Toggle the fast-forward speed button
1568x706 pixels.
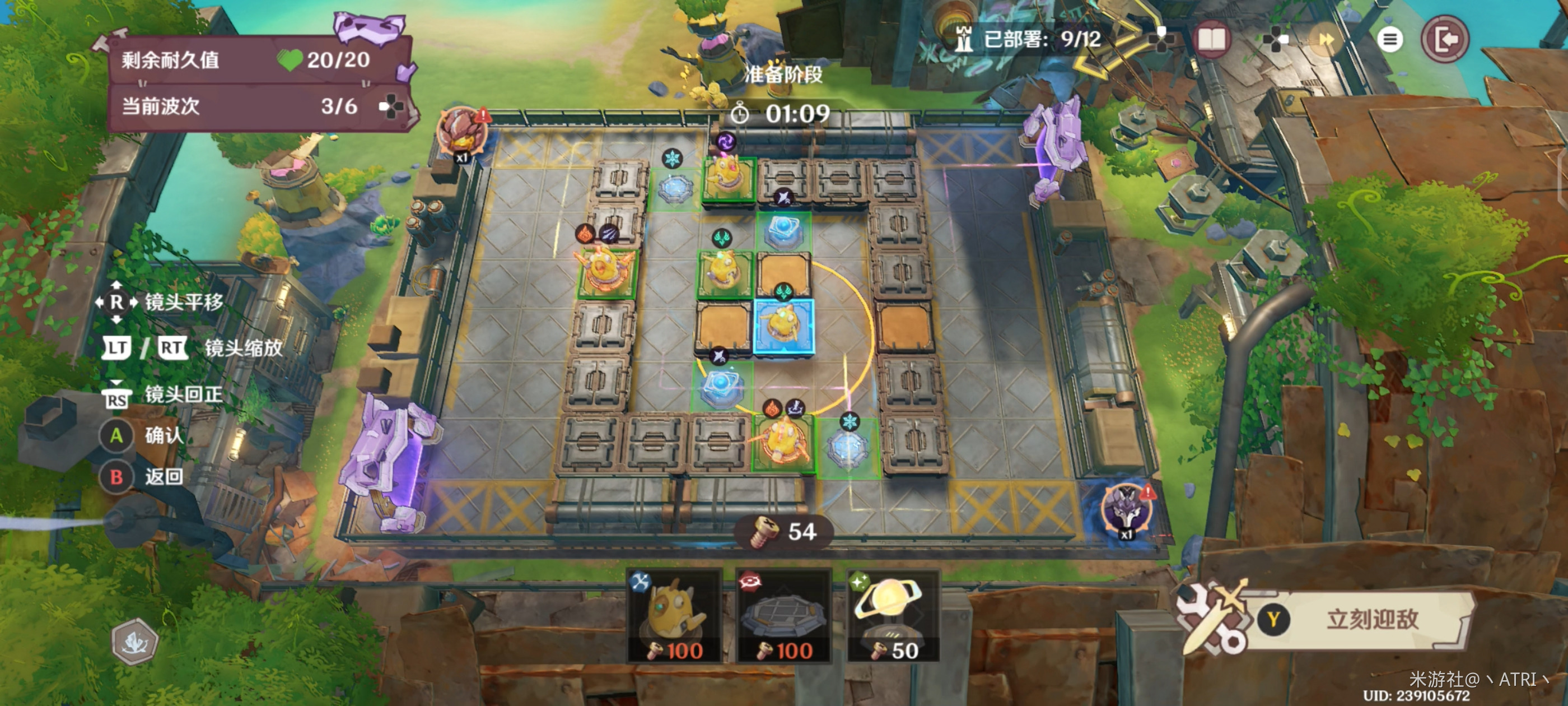tap(1326, 40)
